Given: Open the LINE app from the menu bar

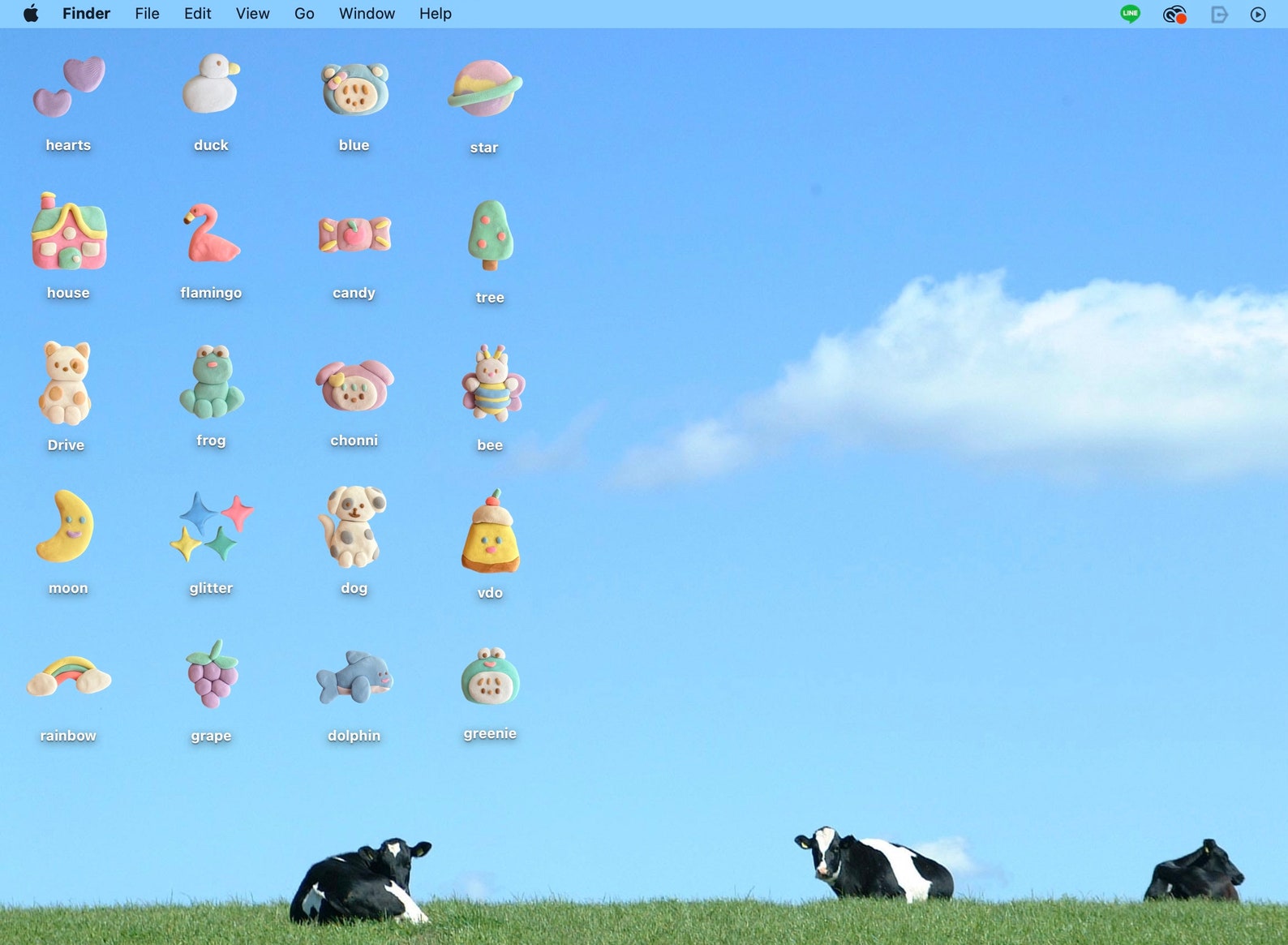Looking at the screenshot, I should 1129,13.
